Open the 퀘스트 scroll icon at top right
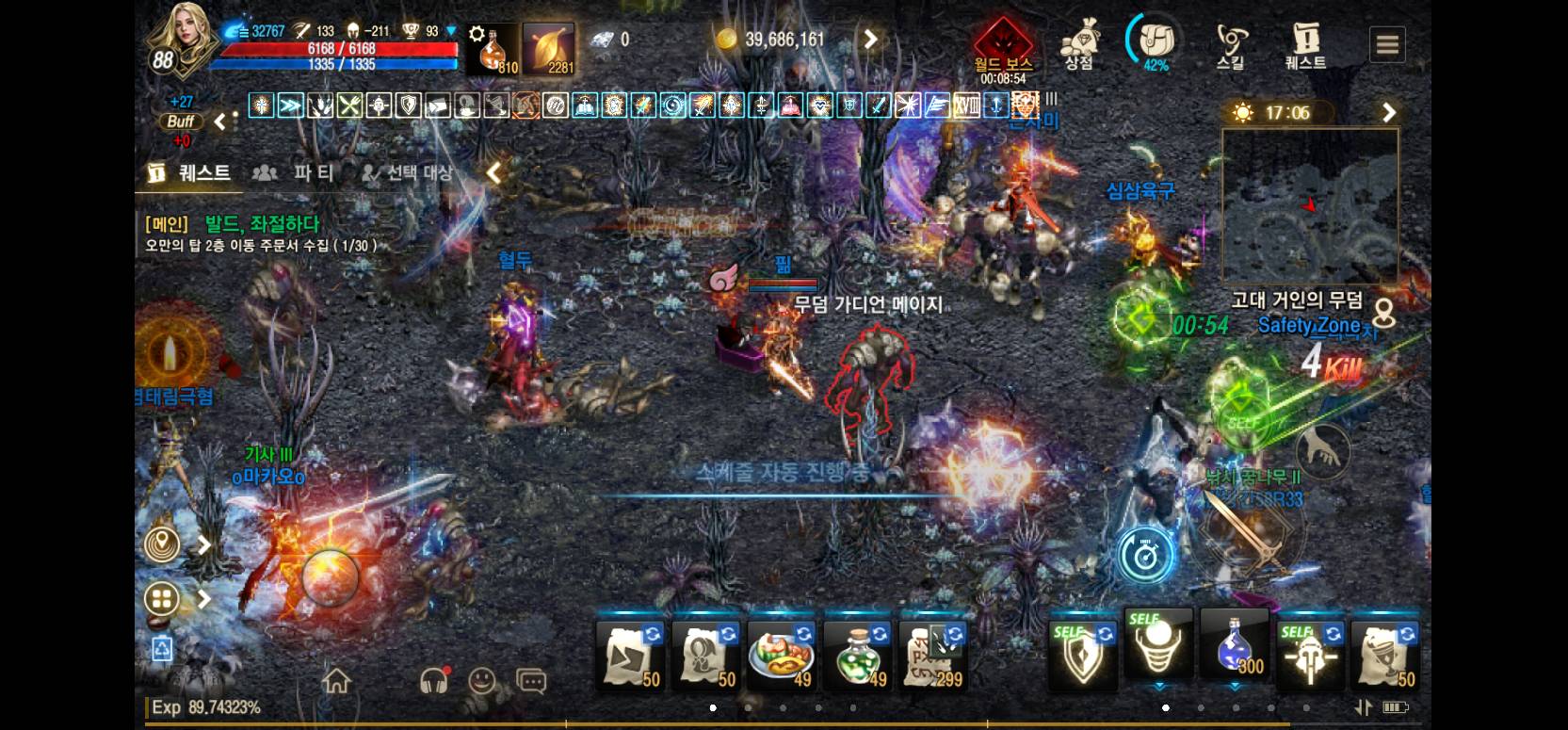The height and width of the screenshot is (730, 1568). 1306,40
